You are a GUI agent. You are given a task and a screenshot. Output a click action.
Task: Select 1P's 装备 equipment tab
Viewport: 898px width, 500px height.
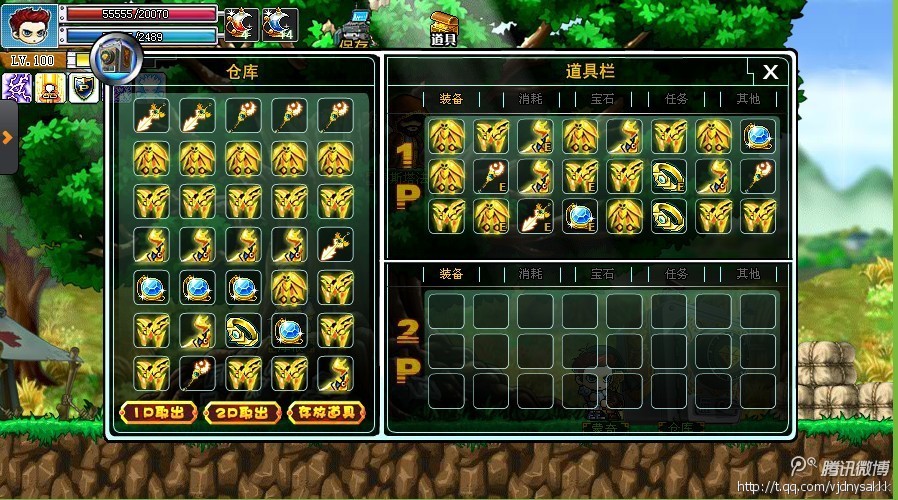(451, 99)
